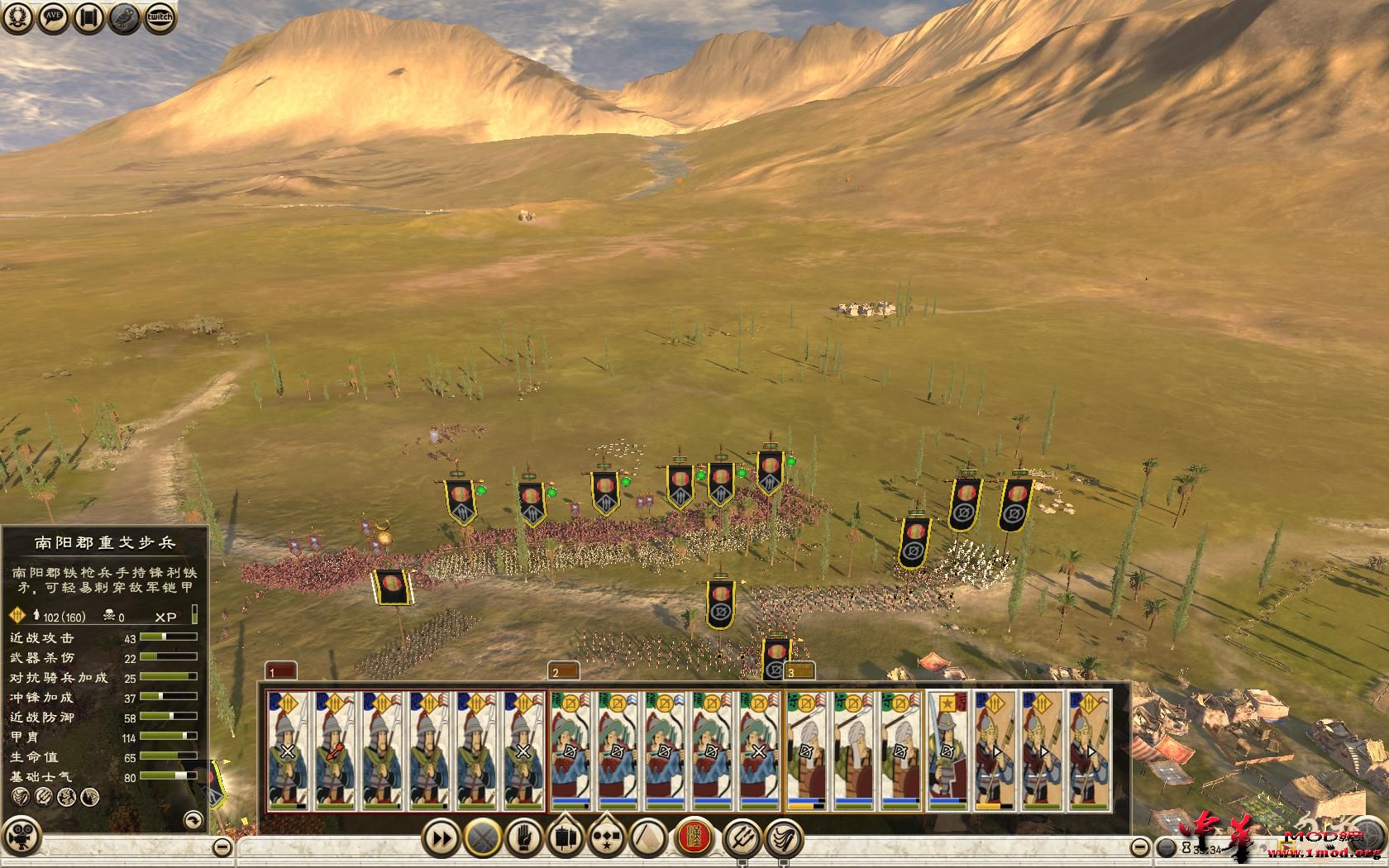
Task: Select unit group tab 1
Action: (280, 671)
